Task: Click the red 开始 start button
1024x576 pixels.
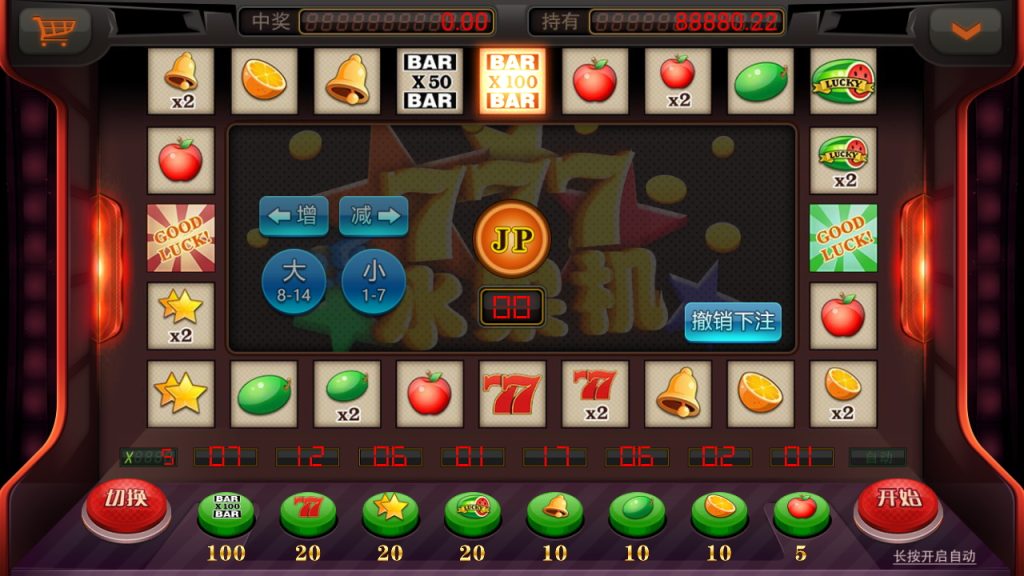Action: 898,504
